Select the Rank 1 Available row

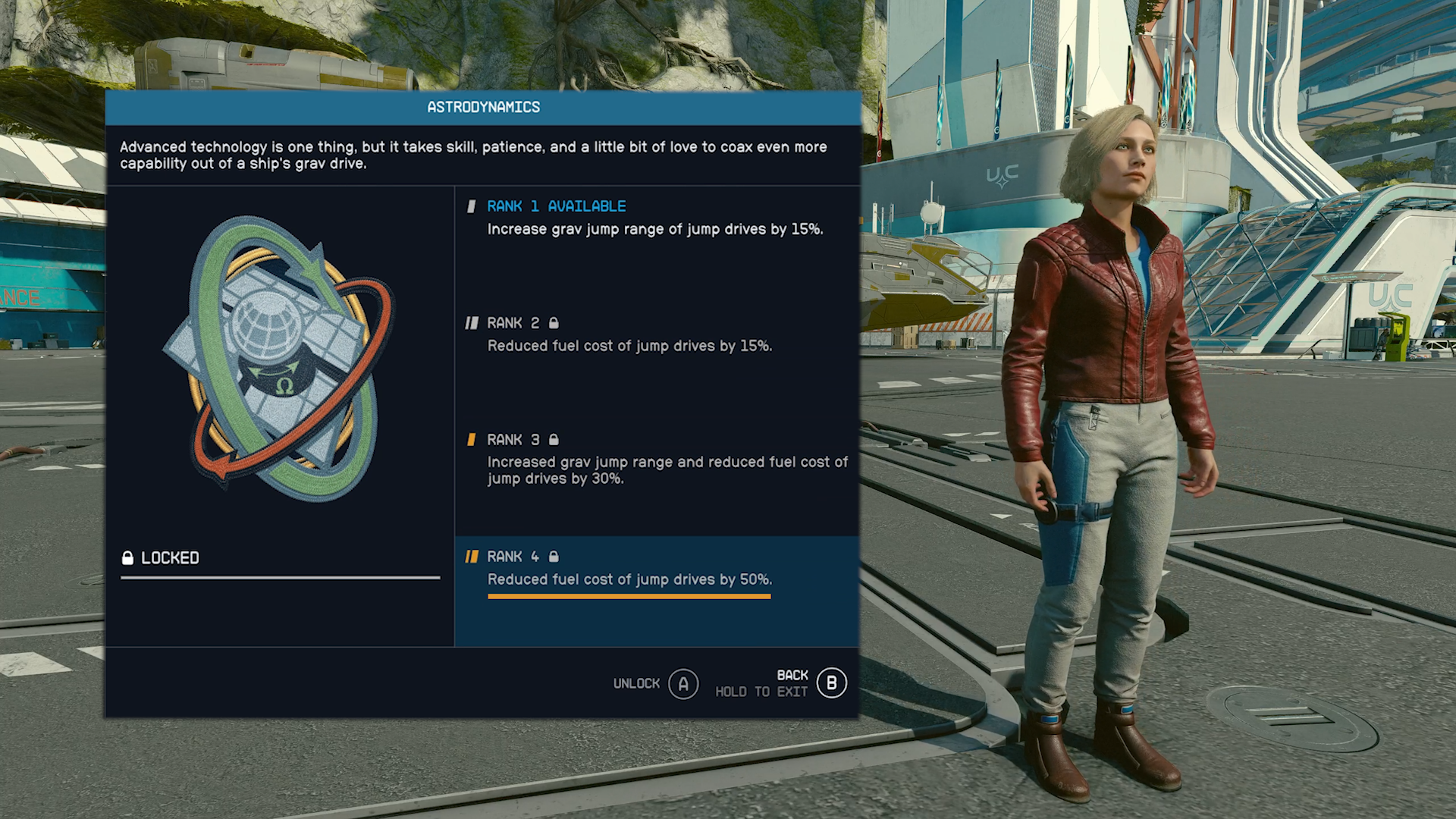655,218
